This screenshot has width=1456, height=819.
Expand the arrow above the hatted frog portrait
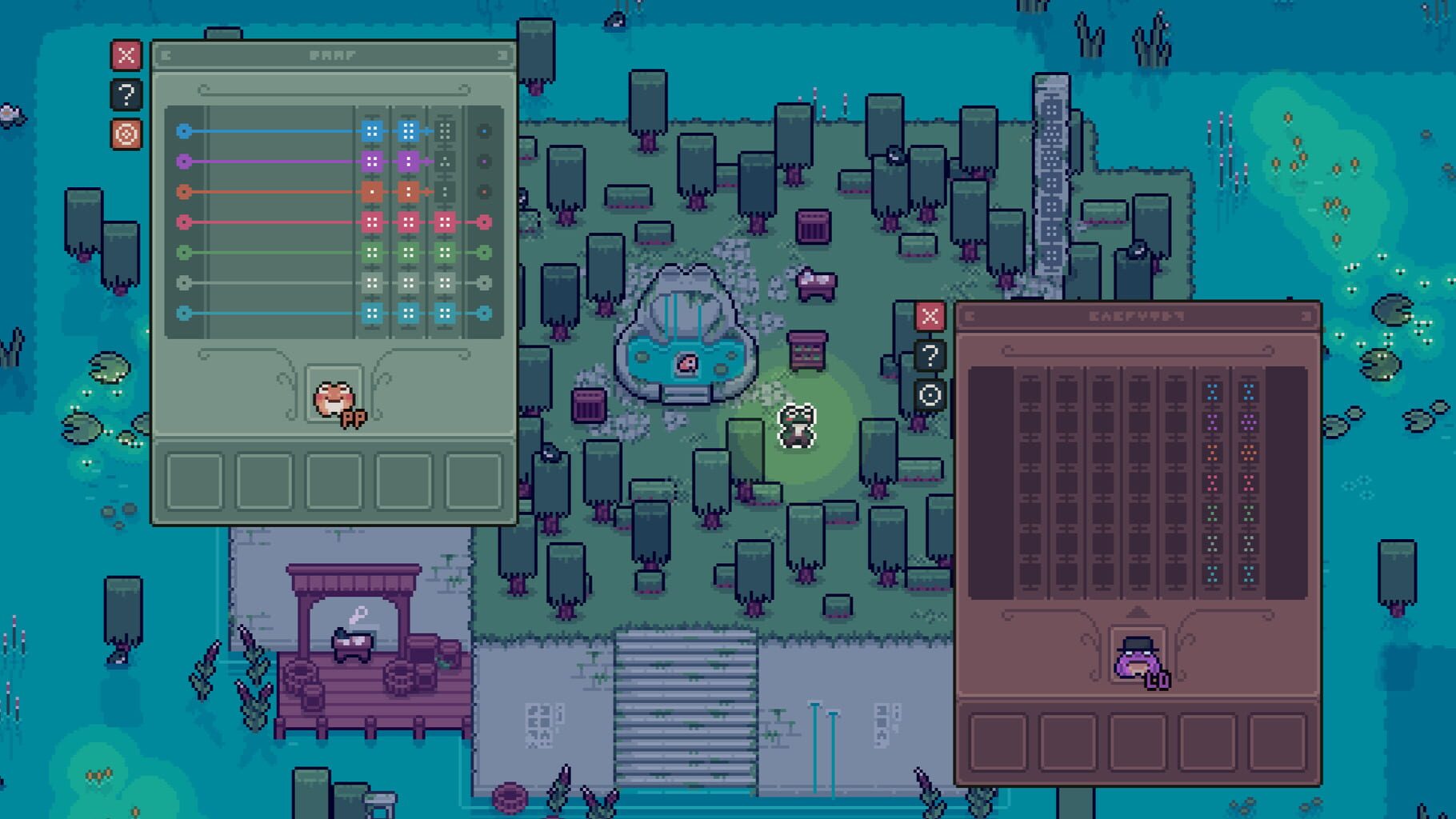click(x=1139, y=612)
